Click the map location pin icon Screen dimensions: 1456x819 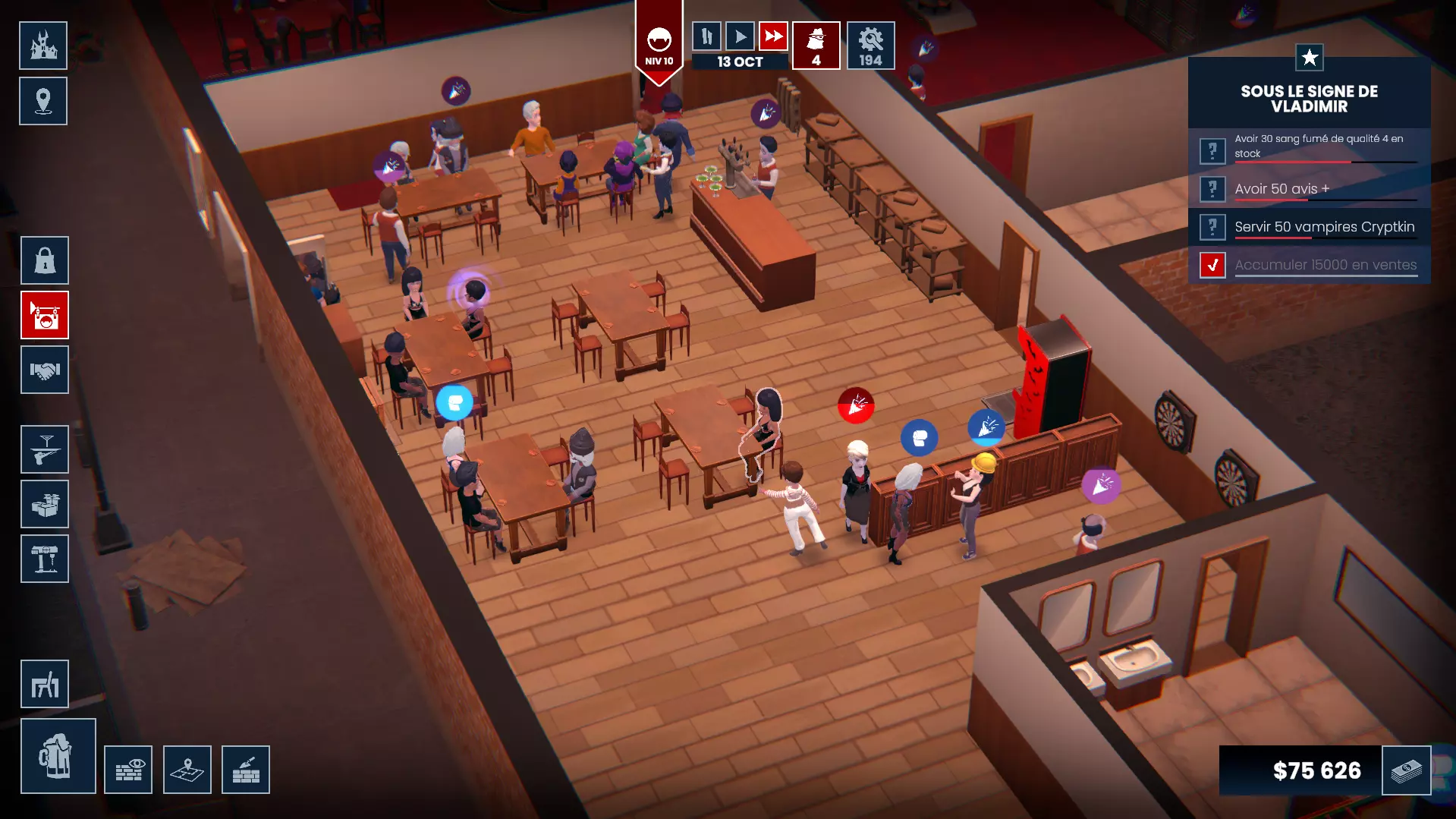(43, 101)
